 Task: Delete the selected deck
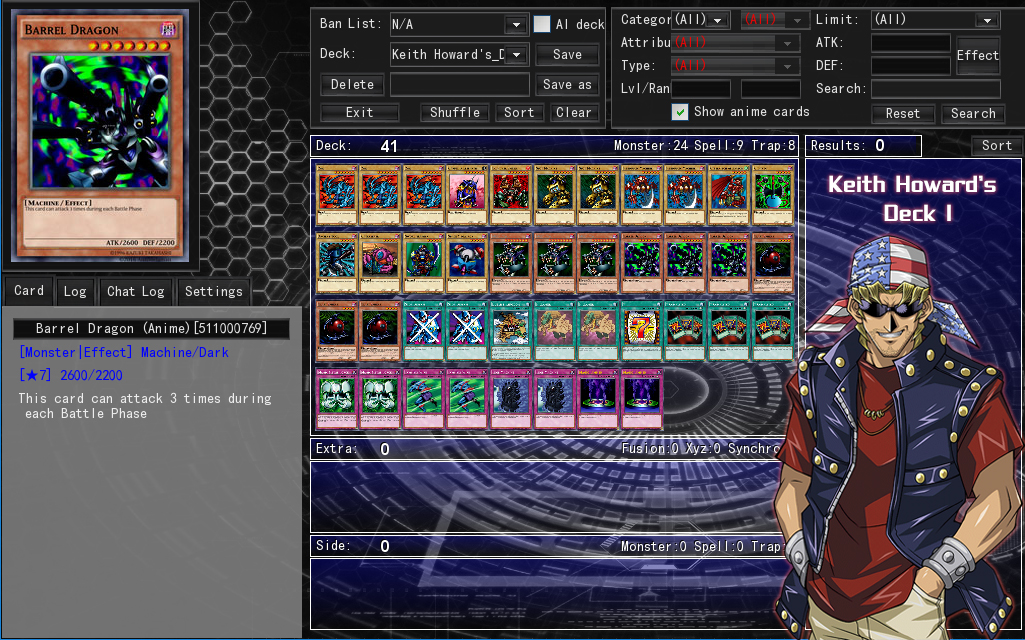pyautogui.click(x=352, y=85)
